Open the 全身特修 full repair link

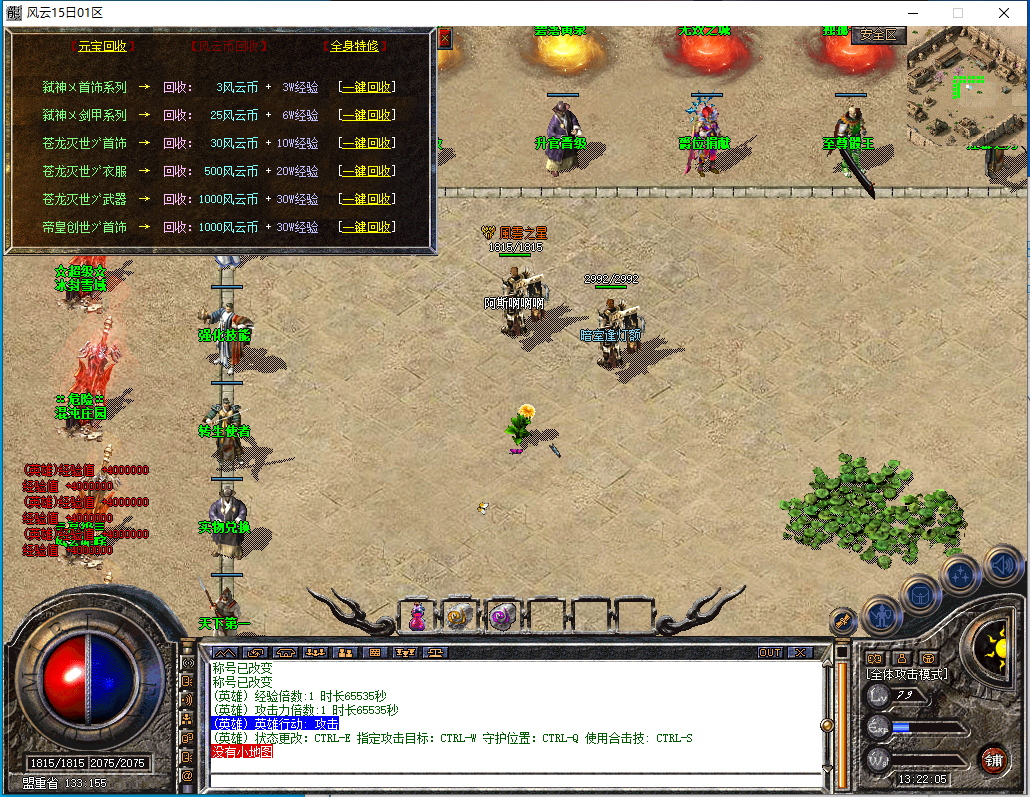(x=356, y=46)
